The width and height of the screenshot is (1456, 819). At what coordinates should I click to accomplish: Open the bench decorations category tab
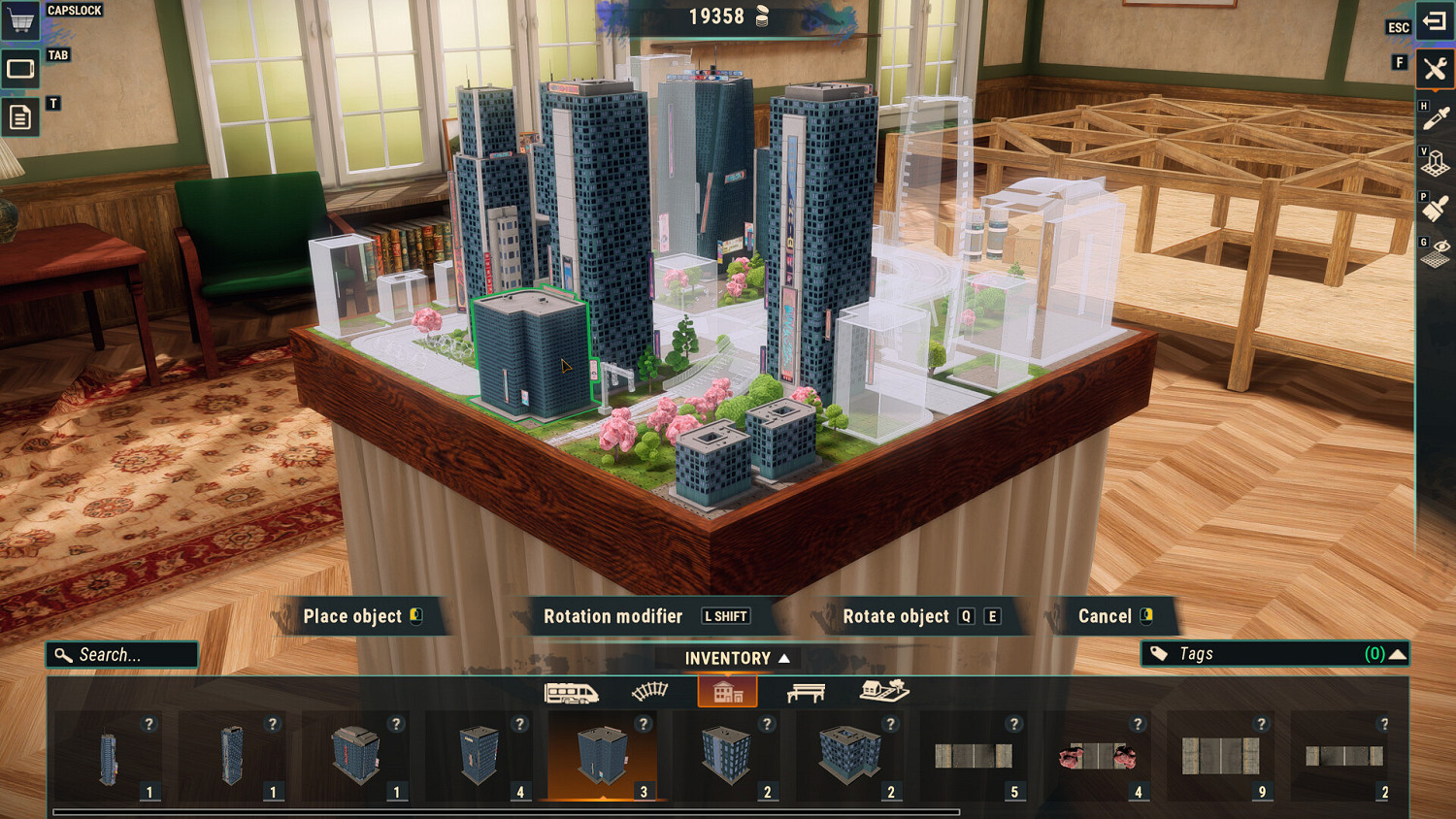(806, 692)
